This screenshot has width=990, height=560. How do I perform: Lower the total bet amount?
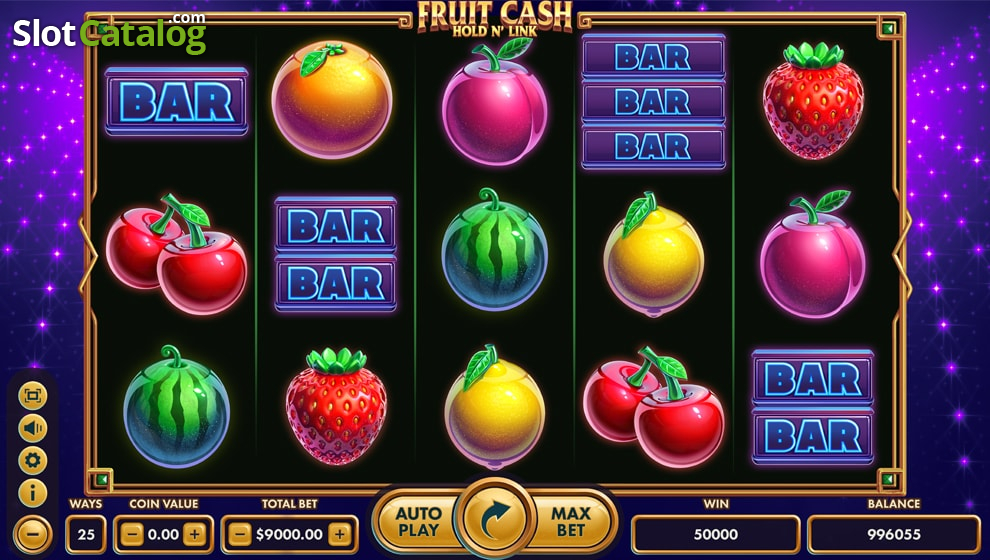pos(239,534)
